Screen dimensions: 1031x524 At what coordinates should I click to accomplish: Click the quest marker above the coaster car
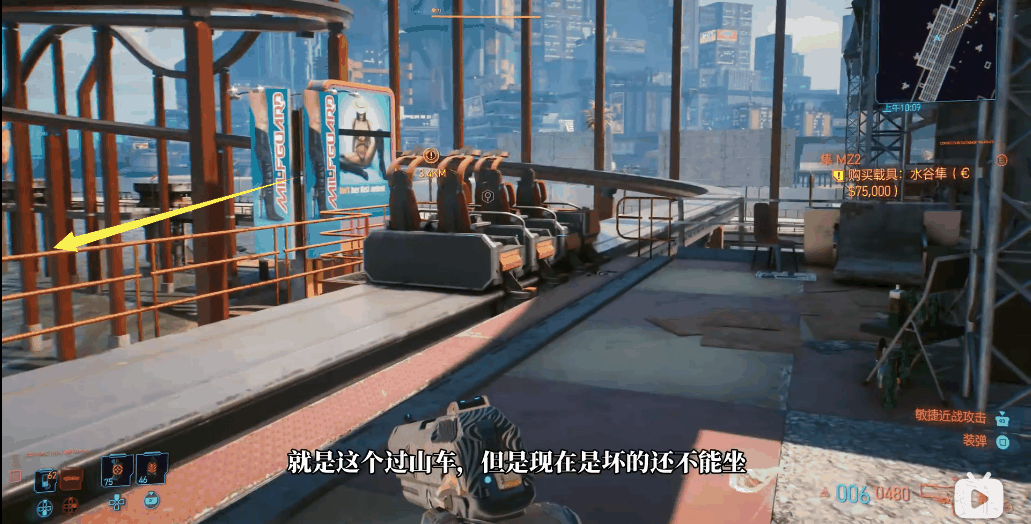[x=432, y=155]
